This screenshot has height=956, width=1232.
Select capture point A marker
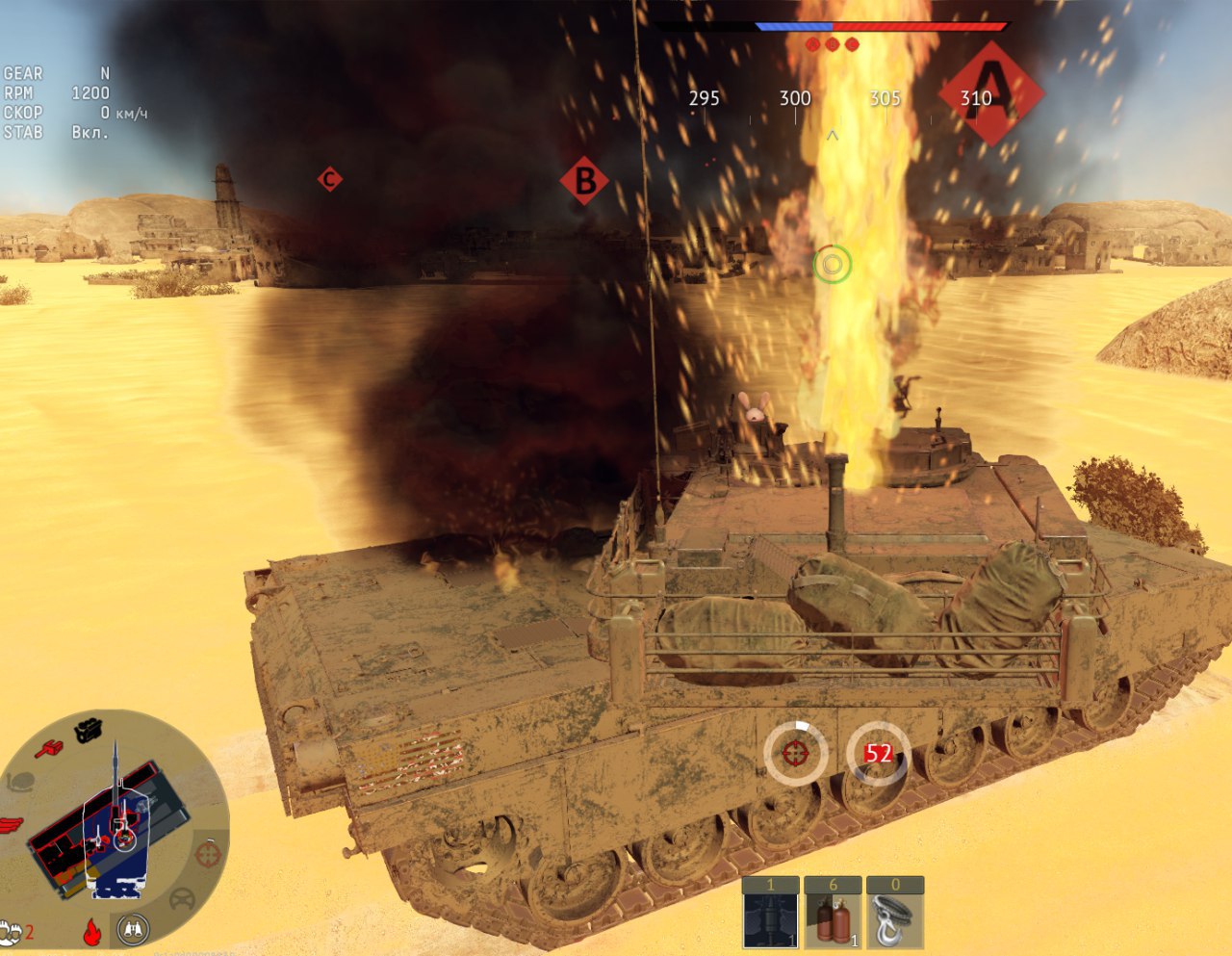991,93
